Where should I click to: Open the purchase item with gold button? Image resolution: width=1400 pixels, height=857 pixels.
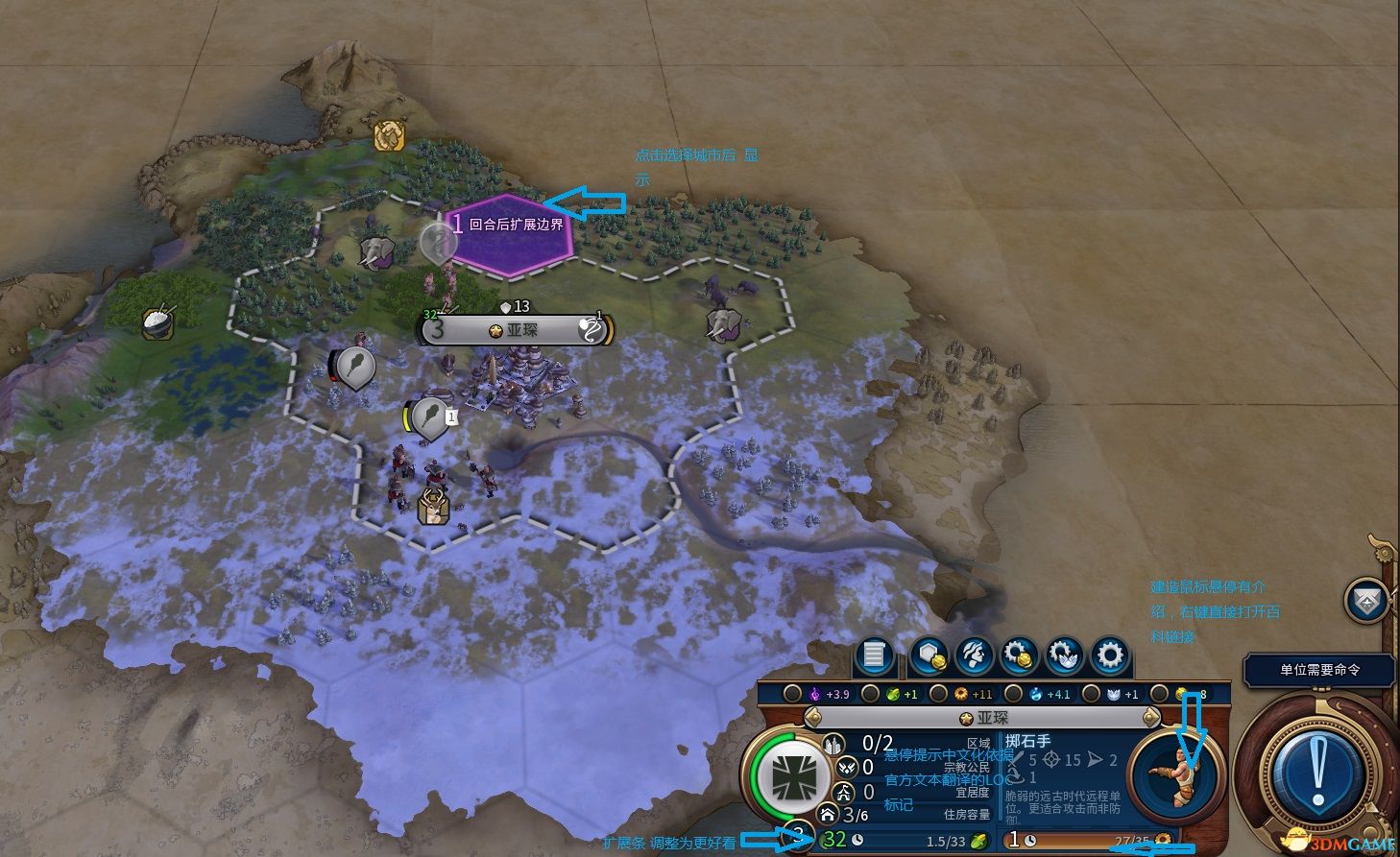[1019, 656]
